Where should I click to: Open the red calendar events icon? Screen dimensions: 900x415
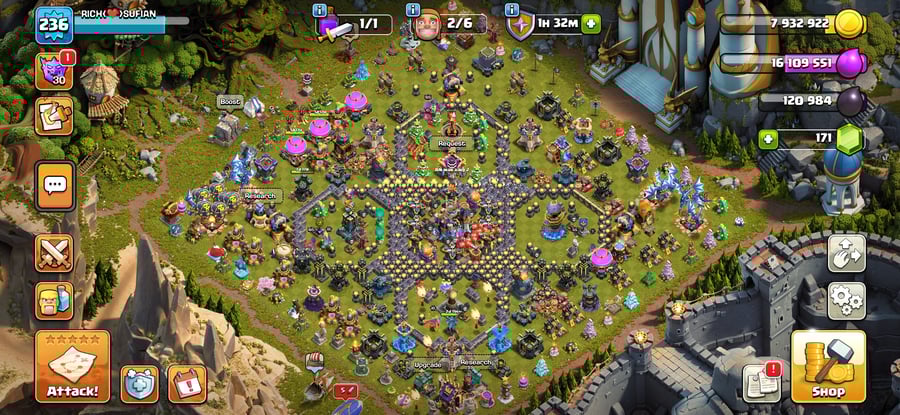coord(187,383)
